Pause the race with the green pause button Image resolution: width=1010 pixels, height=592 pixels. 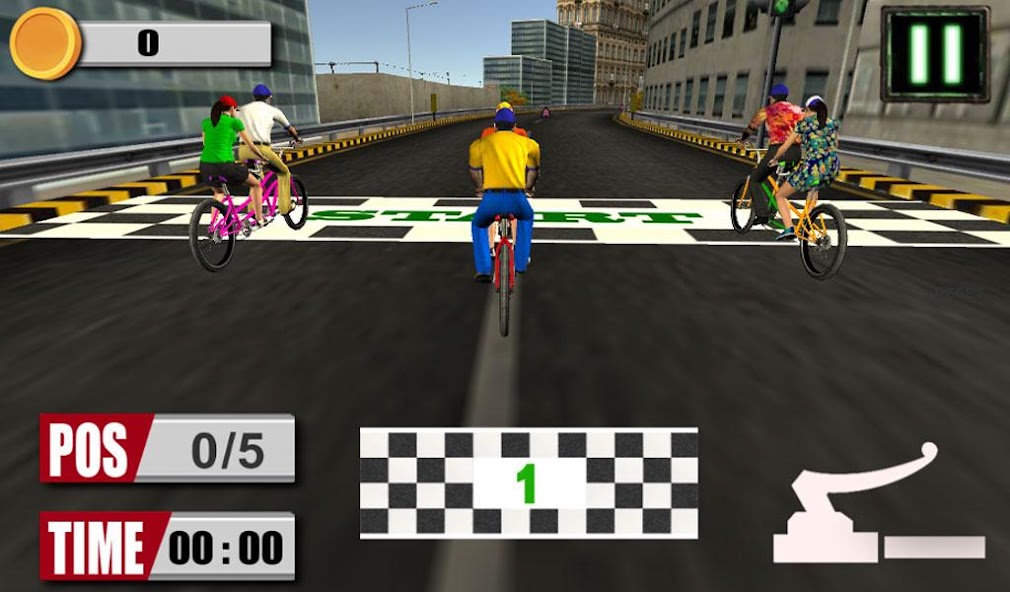[x=934, y=54]
